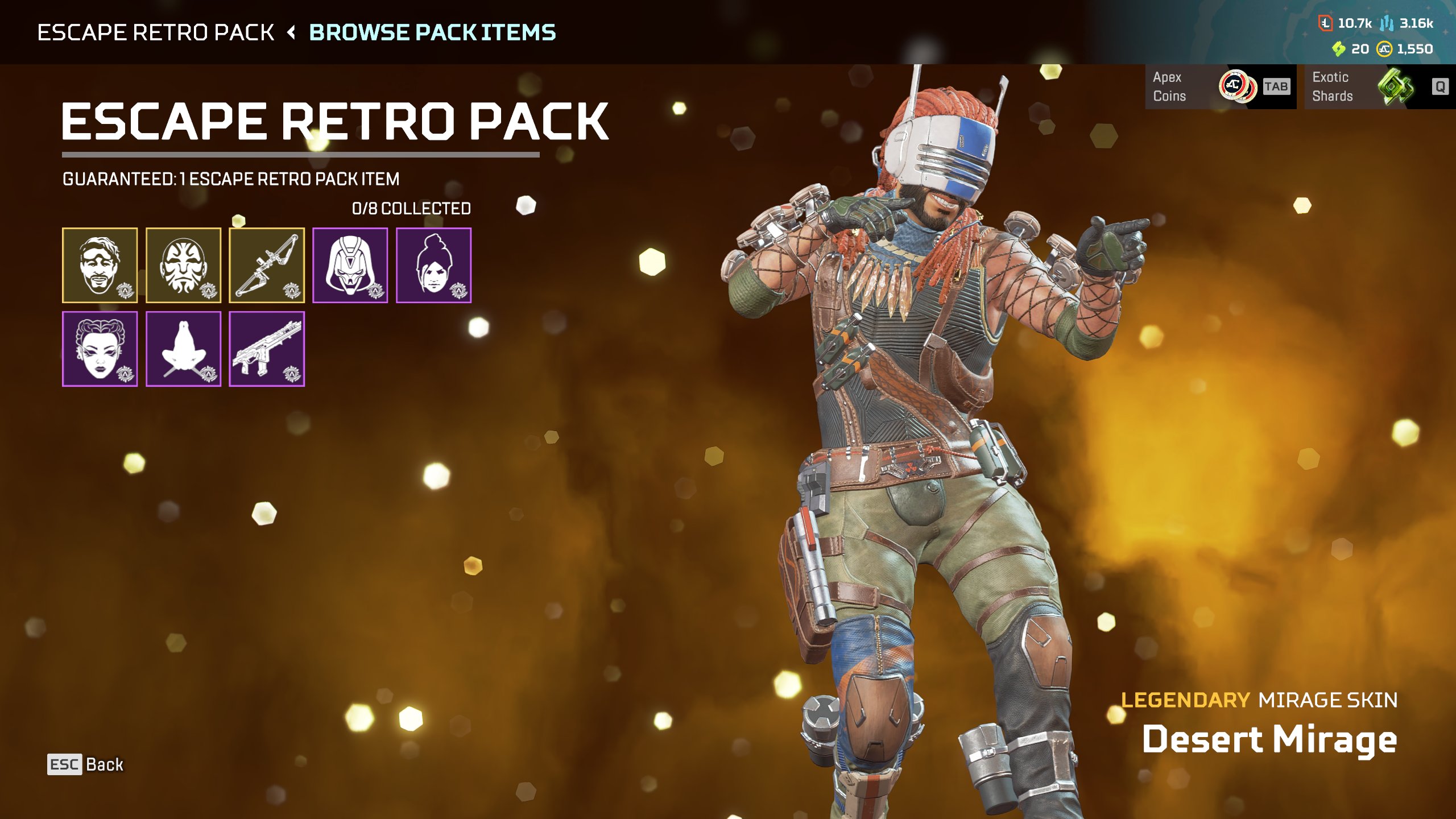The image size is (1456, 819).
Task: Select the Mirage legendary skin tile
Action: [100, 265]
